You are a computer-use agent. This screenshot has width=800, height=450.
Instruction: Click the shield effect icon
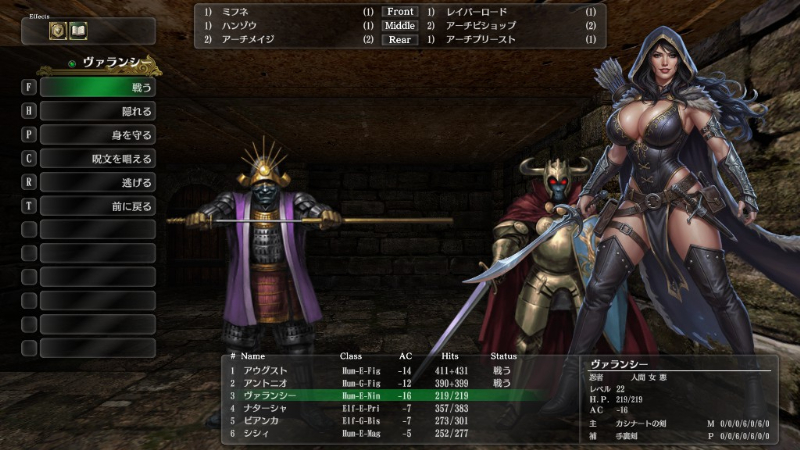[x=58, y=31]
